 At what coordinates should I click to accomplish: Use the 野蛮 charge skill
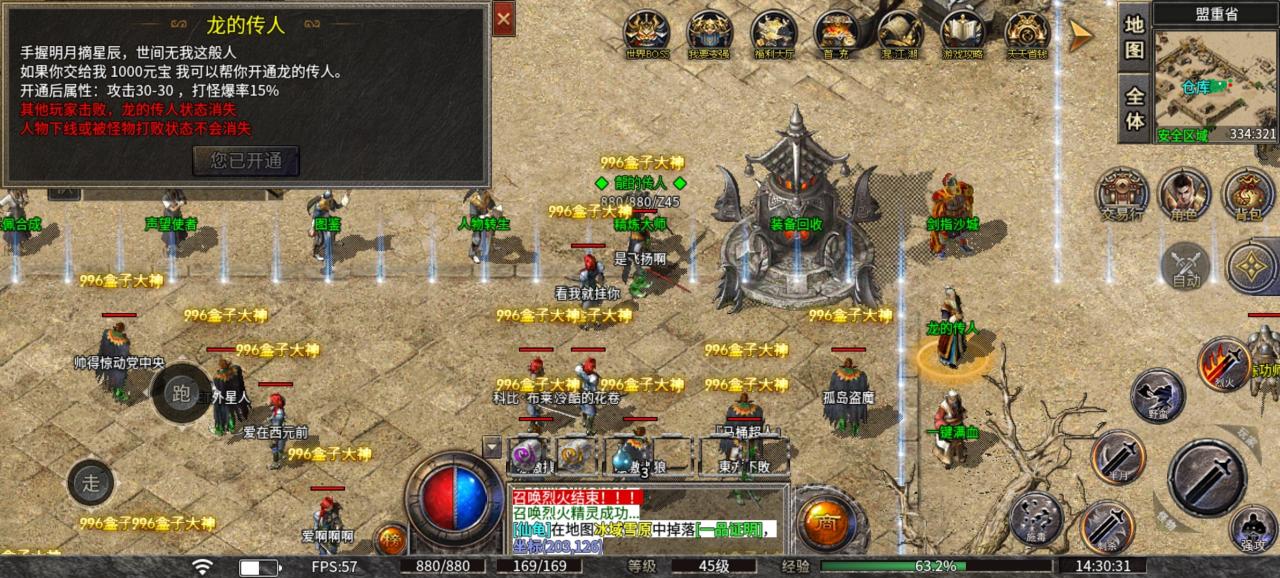coord(1157,395)
